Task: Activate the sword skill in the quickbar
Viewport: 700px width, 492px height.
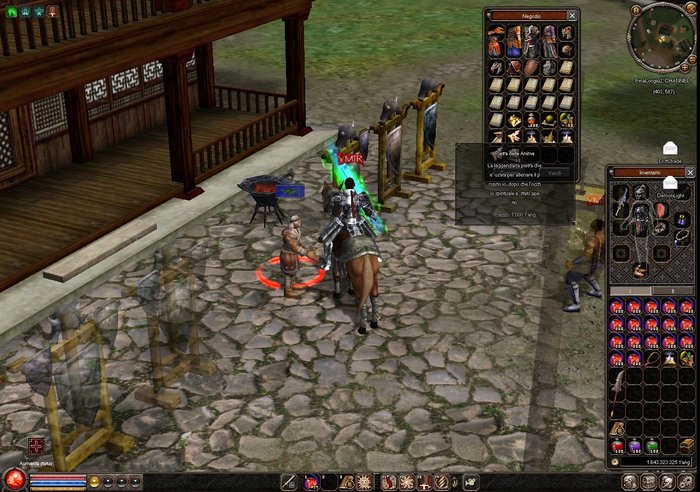Action: click(290, 482)
